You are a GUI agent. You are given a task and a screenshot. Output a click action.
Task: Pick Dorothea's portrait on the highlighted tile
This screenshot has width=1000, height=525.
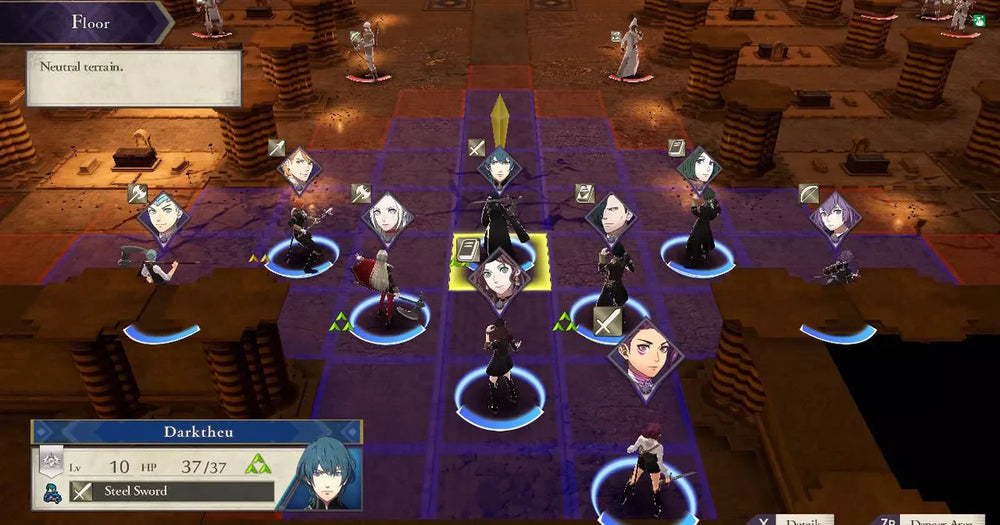coord(500,274)
